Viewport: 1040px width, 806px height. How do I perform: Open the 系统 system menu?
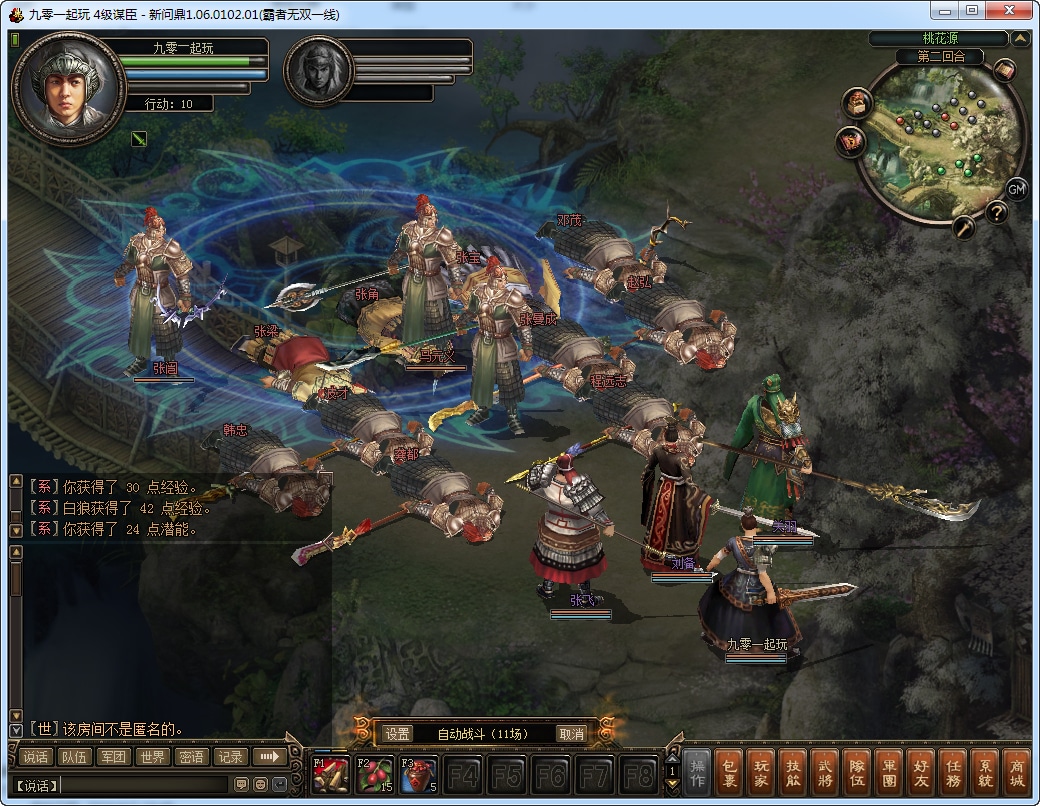(982, 774)
